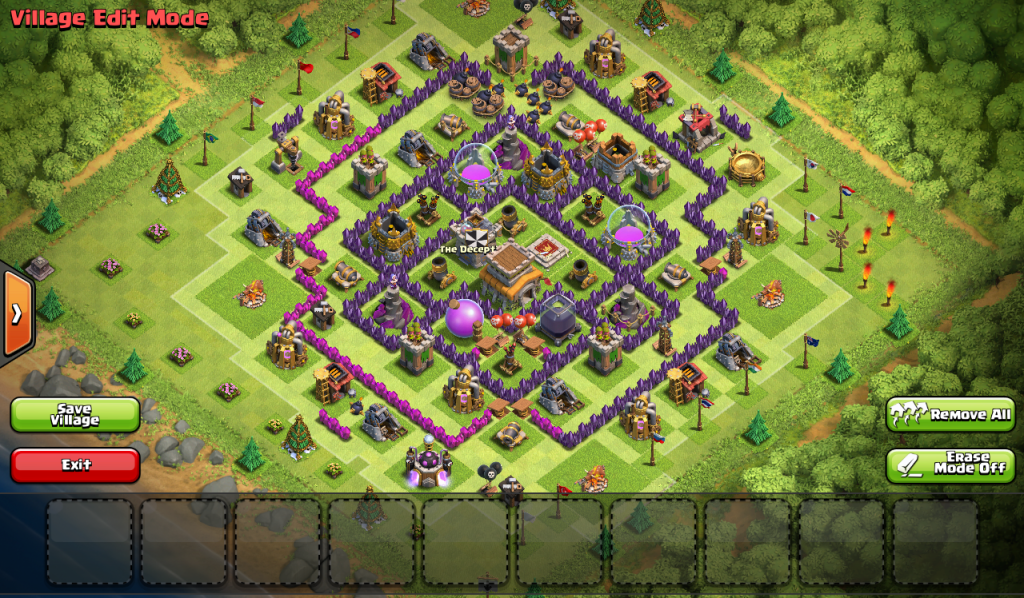
Task: Toggle the Erase Mode Off button
Action: [950, 465]
